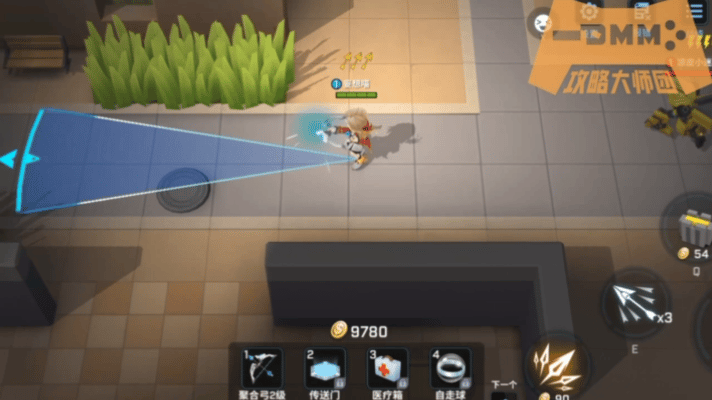Image resolution: width=712 pixels, height=400 pixels.
Task: Tap the 下一个 next button
Action: (505, 384)
